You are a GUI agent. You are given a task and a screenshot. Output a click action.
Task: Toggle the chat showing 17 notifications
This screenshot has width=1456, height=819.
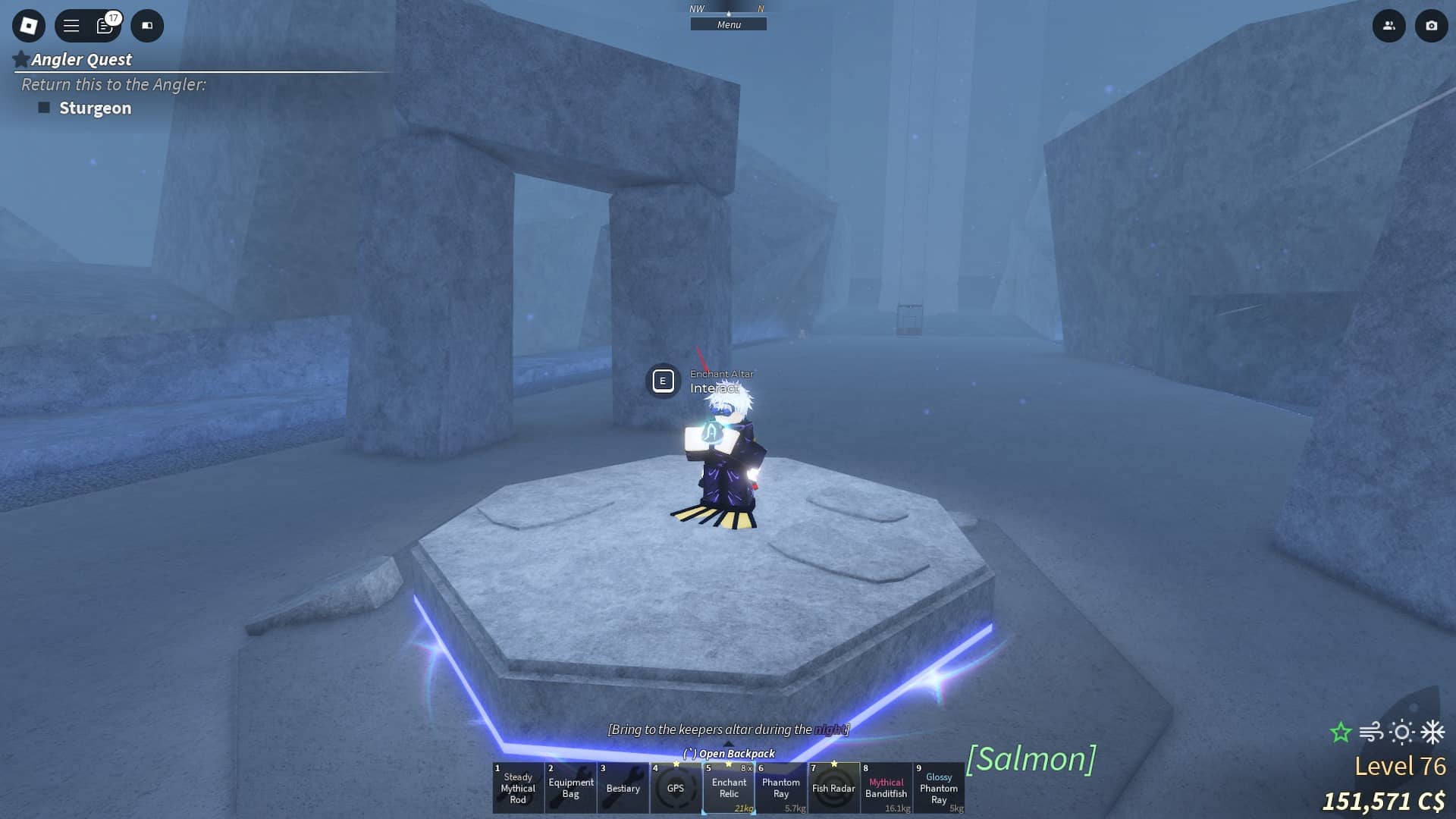tap(105, 25)
